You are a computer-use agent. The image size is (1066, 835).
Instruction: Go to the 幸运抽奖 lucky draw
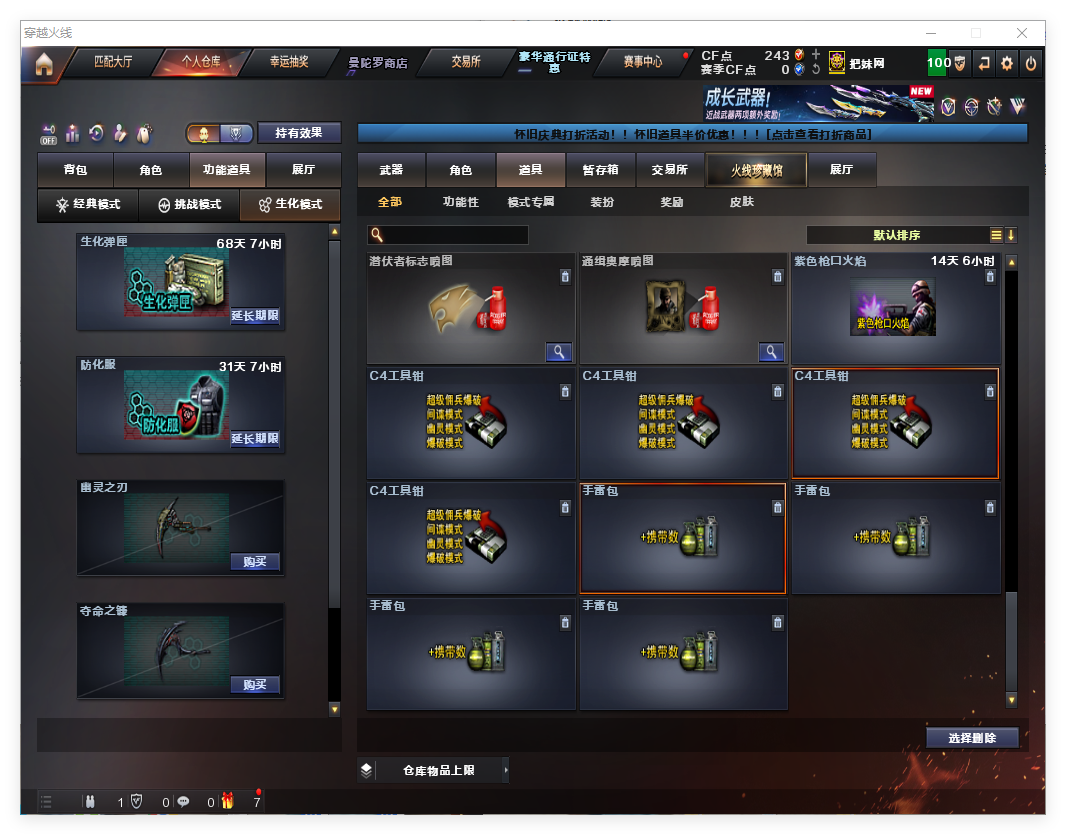click(289, 62)
